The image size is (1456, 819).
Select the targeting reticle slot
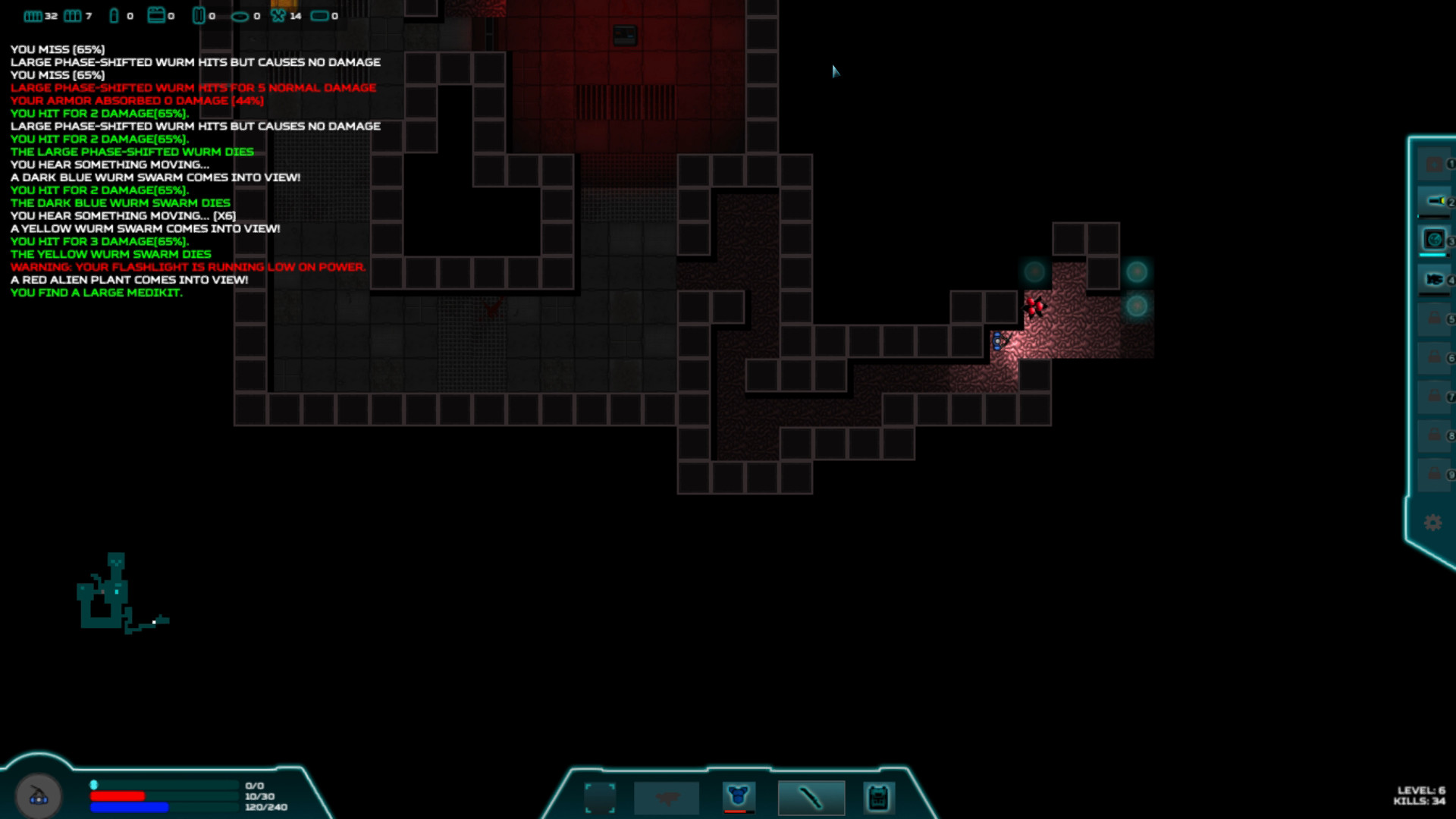pos(601,796)
